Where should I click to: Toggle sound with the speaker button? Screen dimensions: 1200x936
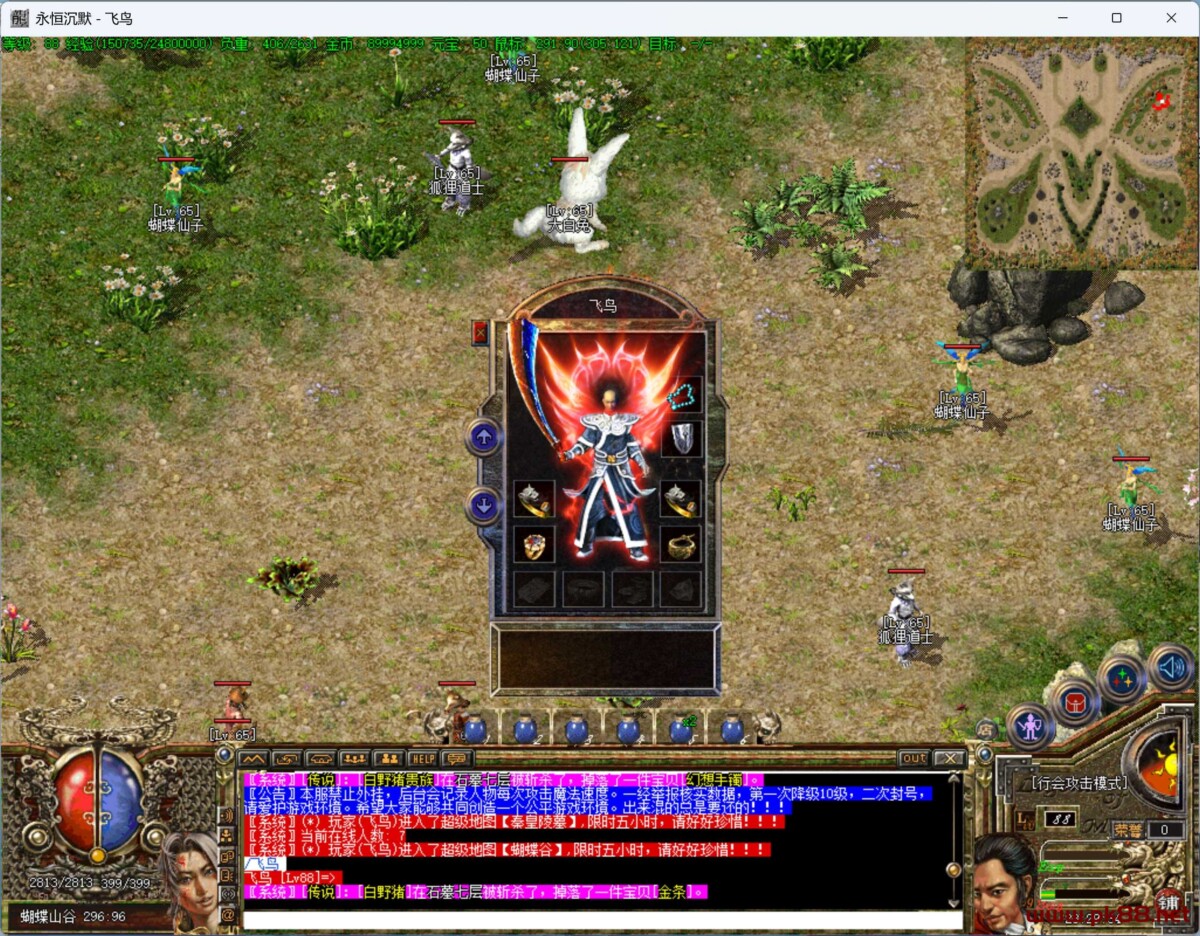(1170, 667)
